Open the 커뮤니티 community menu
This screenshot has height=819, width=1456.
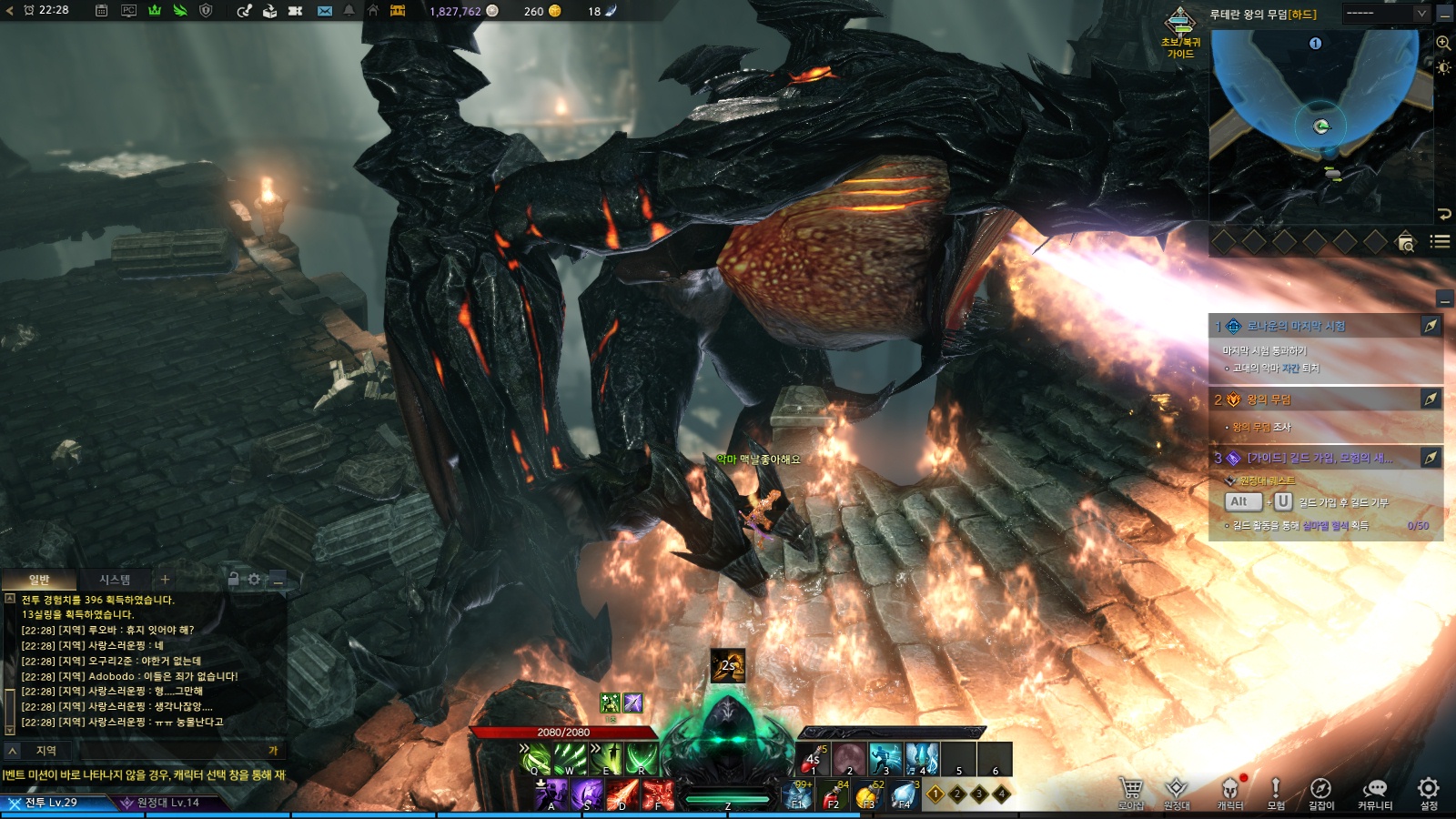(1374, 792)
